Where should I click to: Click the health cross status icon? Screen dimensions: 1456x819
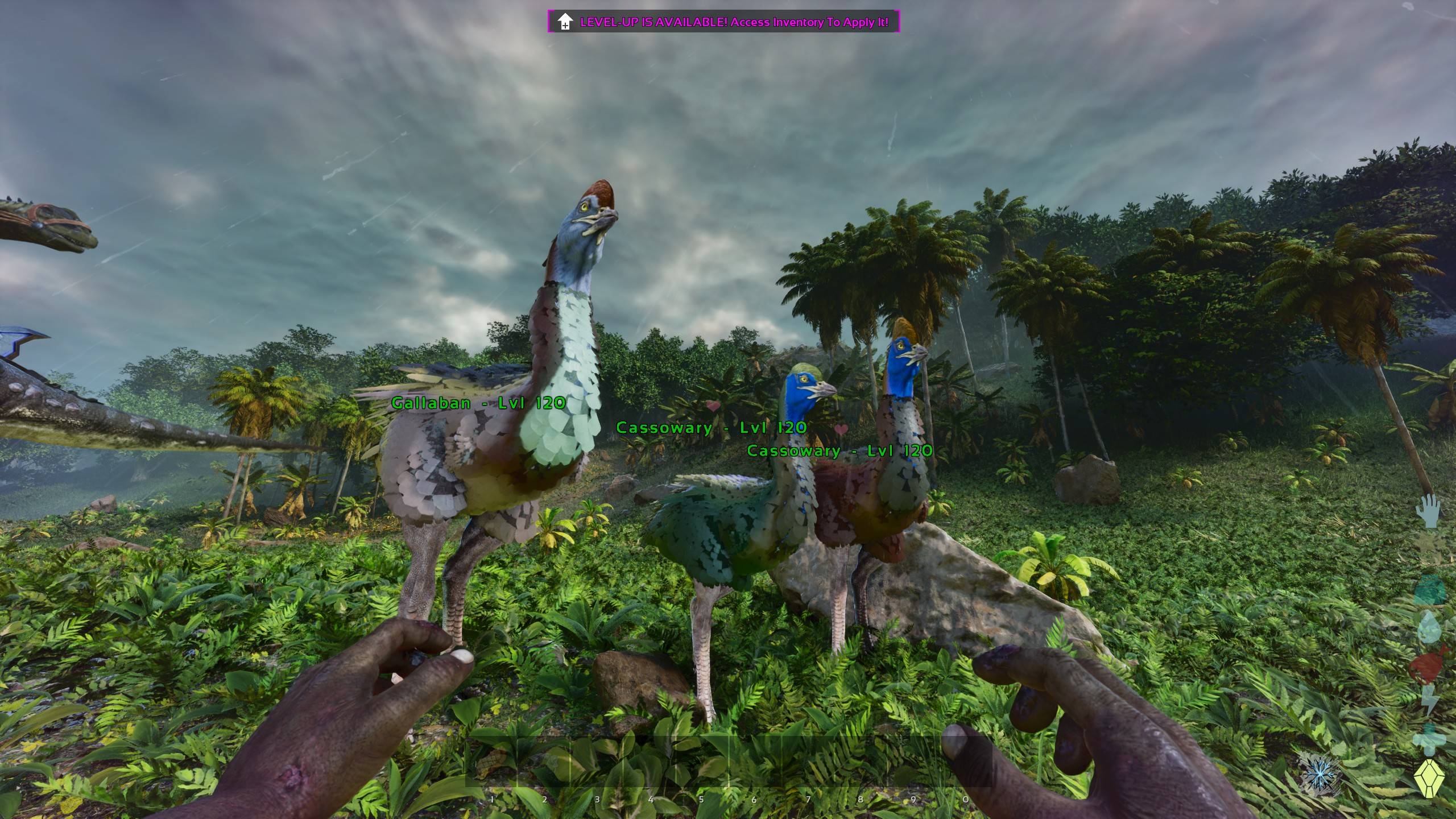click(1428, 739)
